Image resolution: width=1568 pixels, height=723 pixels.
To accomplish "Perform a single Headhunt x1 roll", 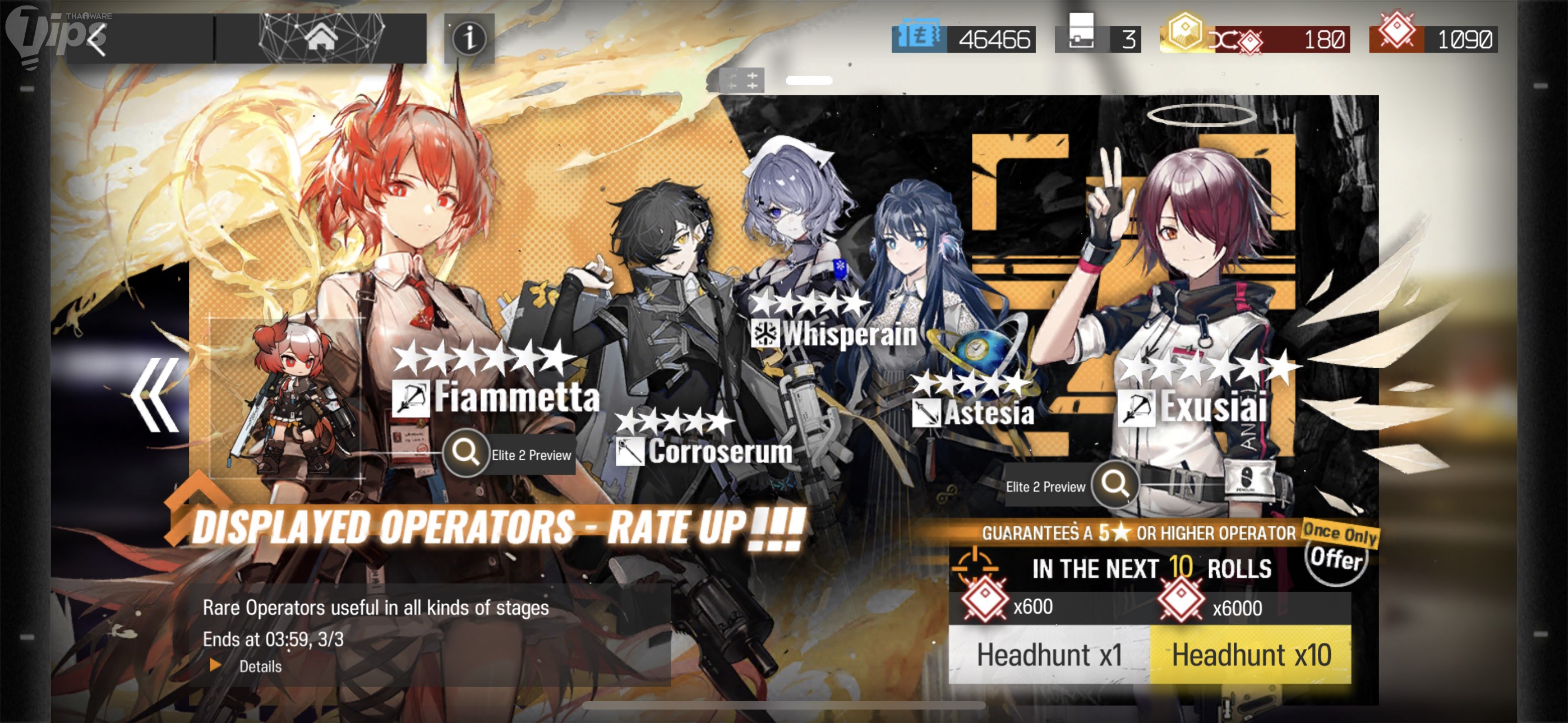I will click(1049, 655).
